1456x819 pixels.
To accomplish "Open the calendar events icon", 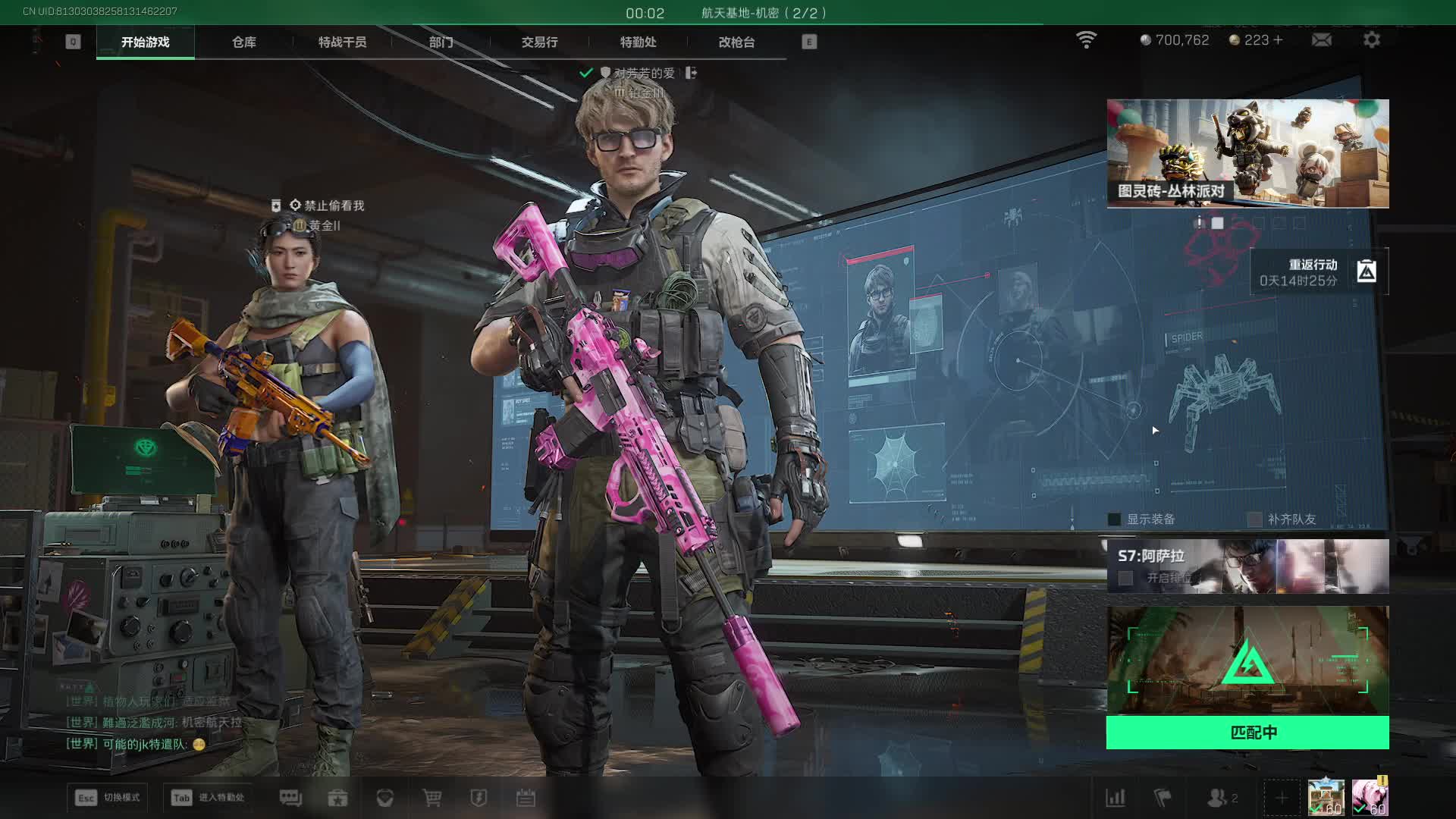I will pyautogui.click(x=526, y=798).
